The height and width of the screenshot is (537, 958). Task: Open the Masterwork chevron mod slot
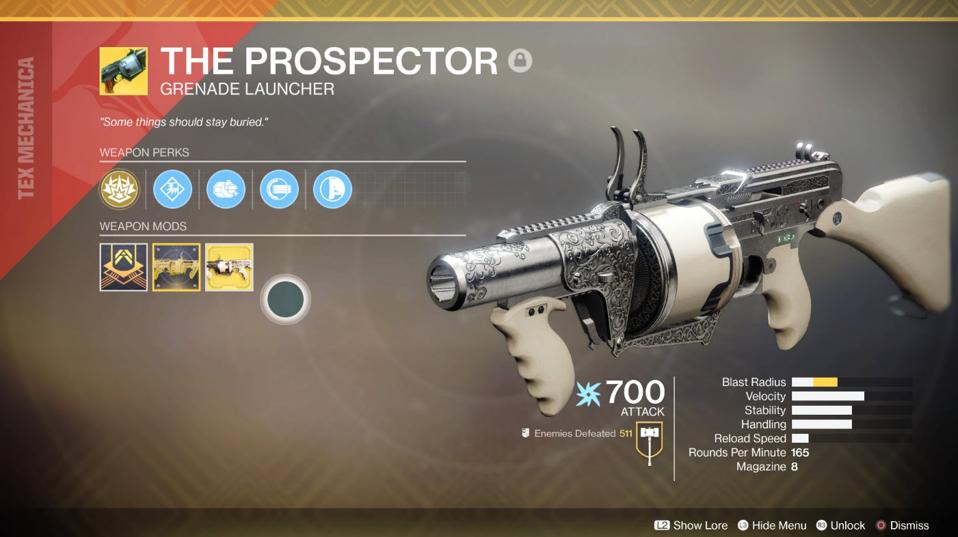tap(123, 267)
